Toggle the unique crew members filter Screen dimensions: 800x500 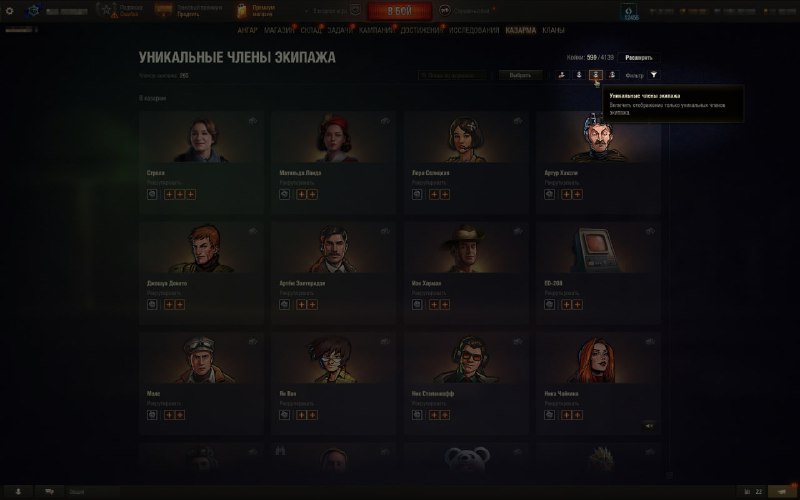point(595,75)
